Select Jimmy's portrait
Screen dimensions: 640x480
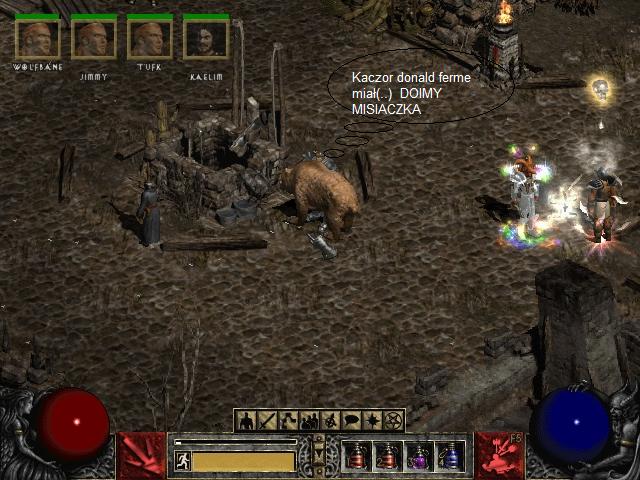[93, 40]
